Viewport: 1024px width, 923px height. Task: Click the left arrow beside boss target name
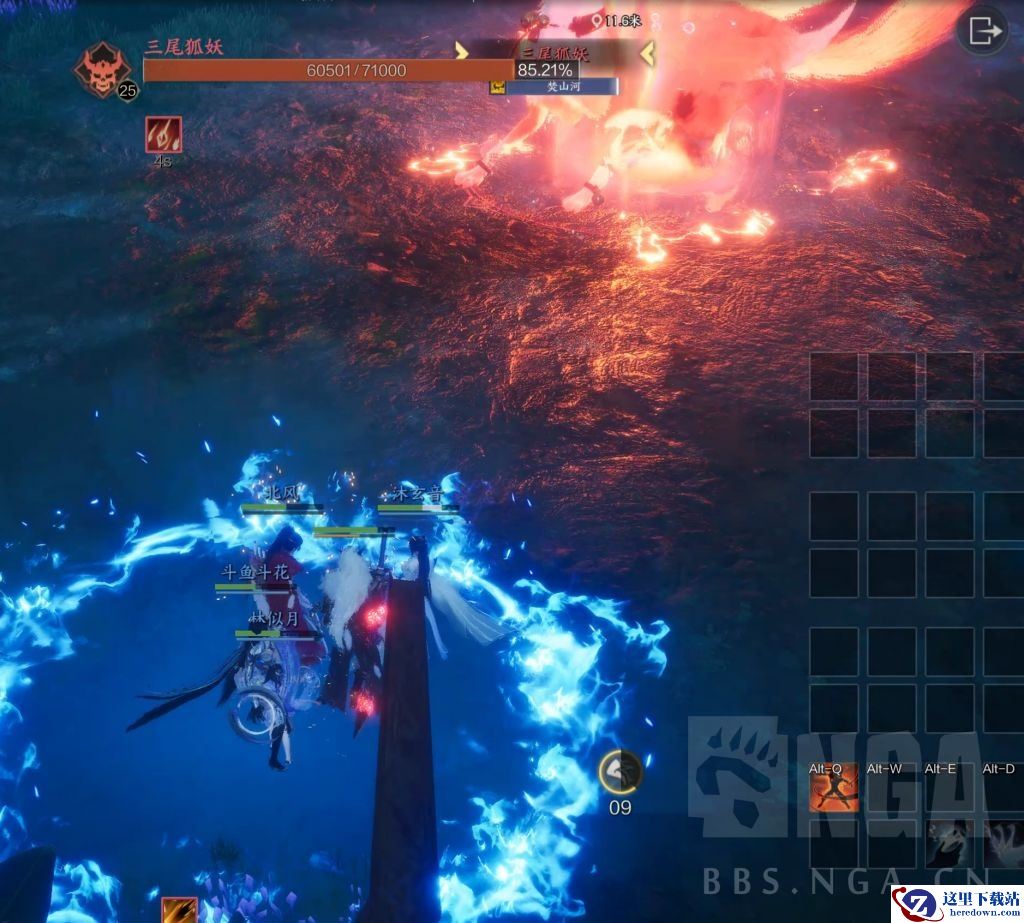coord(461,52)
